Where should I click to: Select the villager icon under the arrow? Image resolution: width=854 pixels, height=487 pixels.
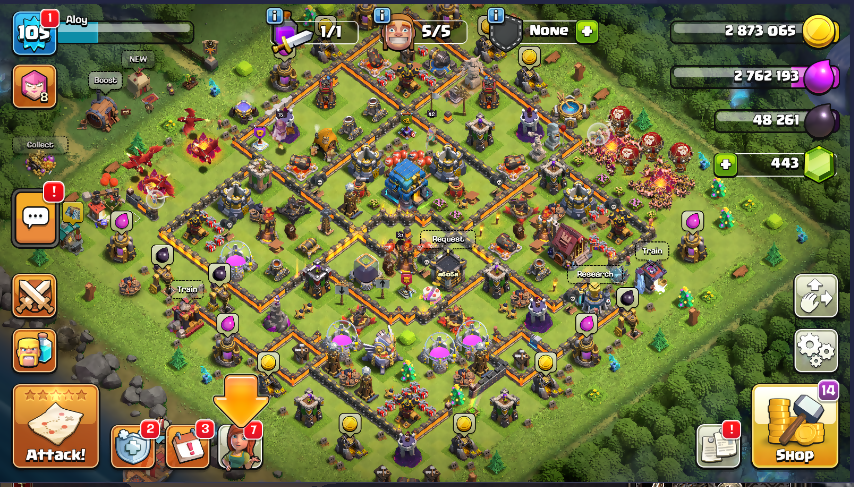point(239,446)
